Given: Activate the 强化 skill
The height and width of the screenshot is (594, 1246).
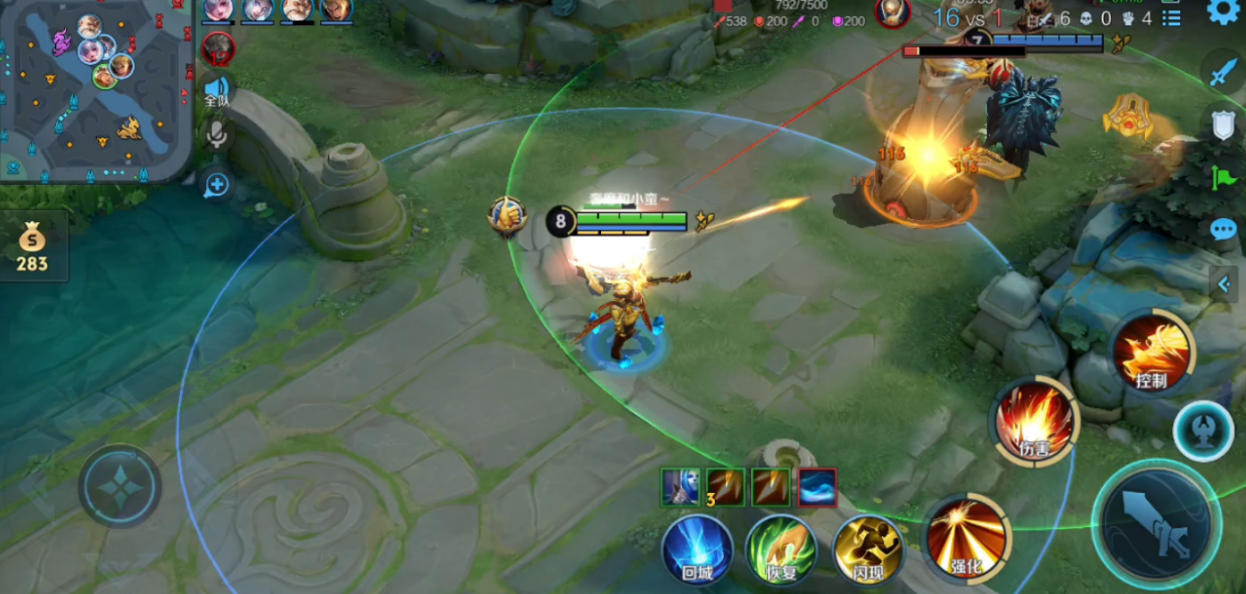Looking at the screenshot, I should pyautogui.click(x=965, y=540).
